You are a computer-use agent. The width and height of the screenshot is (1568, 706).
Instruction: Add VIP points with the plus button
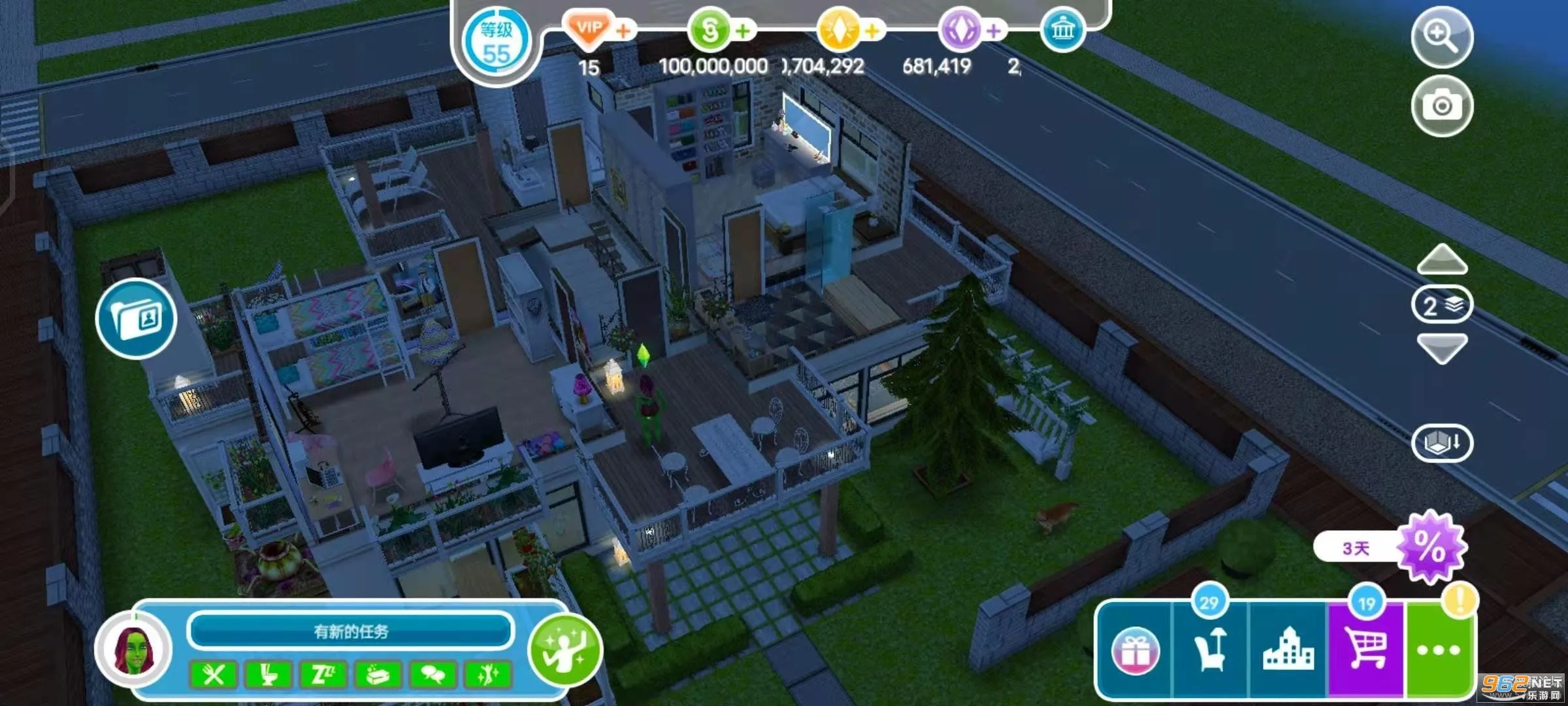(624, 30)
